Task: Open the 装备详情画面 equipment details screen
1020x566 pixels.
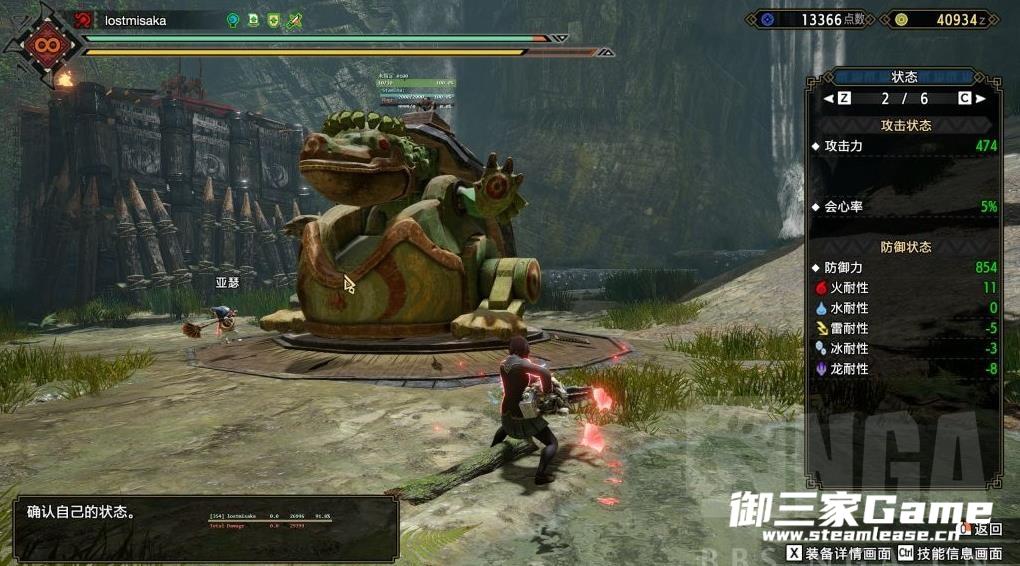Action: tap(839, 552)
